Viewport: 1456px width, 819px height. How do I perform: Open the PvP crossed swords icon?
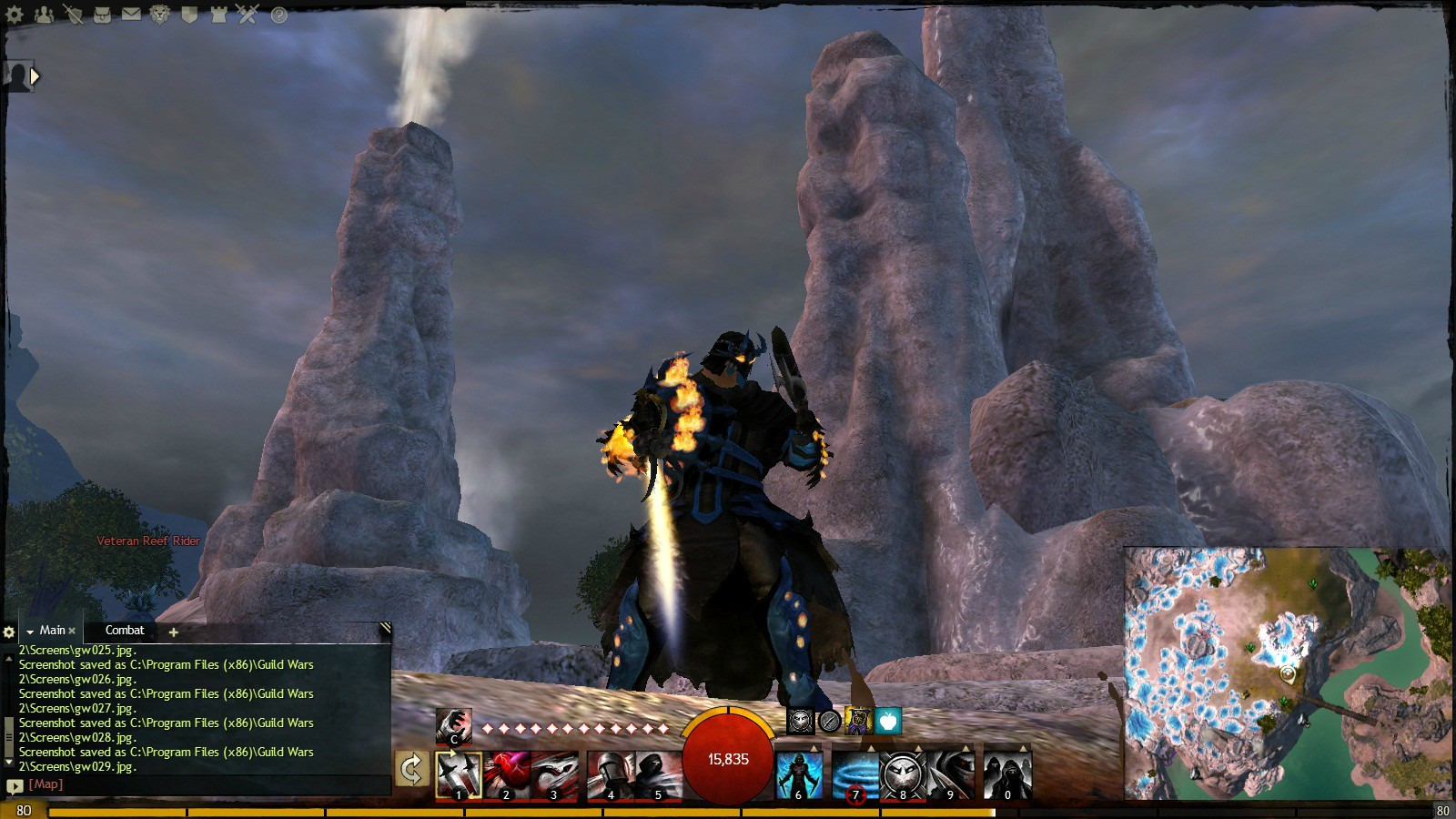pyautogui.click(x=248, y=14)
